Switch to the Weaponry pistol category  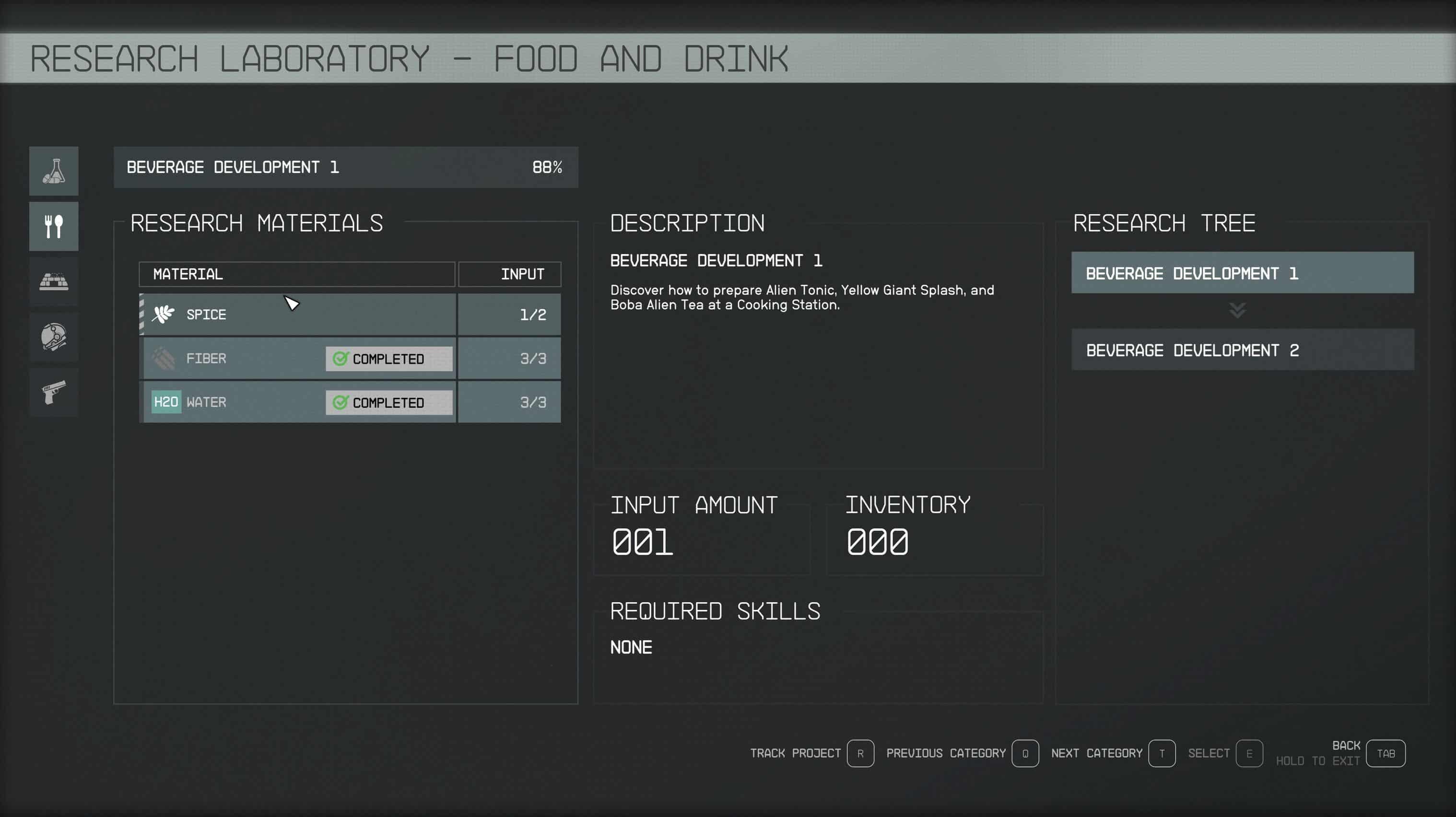coord(54,392)
